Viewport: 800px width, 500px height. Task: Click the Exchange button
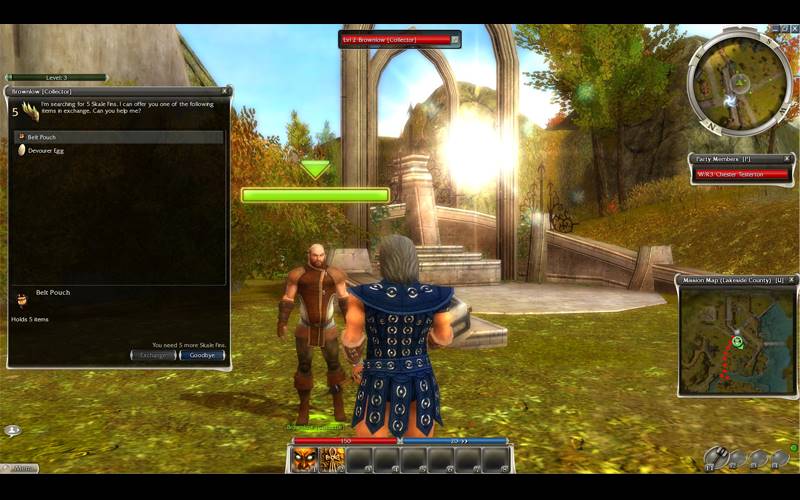coord(153,355)
